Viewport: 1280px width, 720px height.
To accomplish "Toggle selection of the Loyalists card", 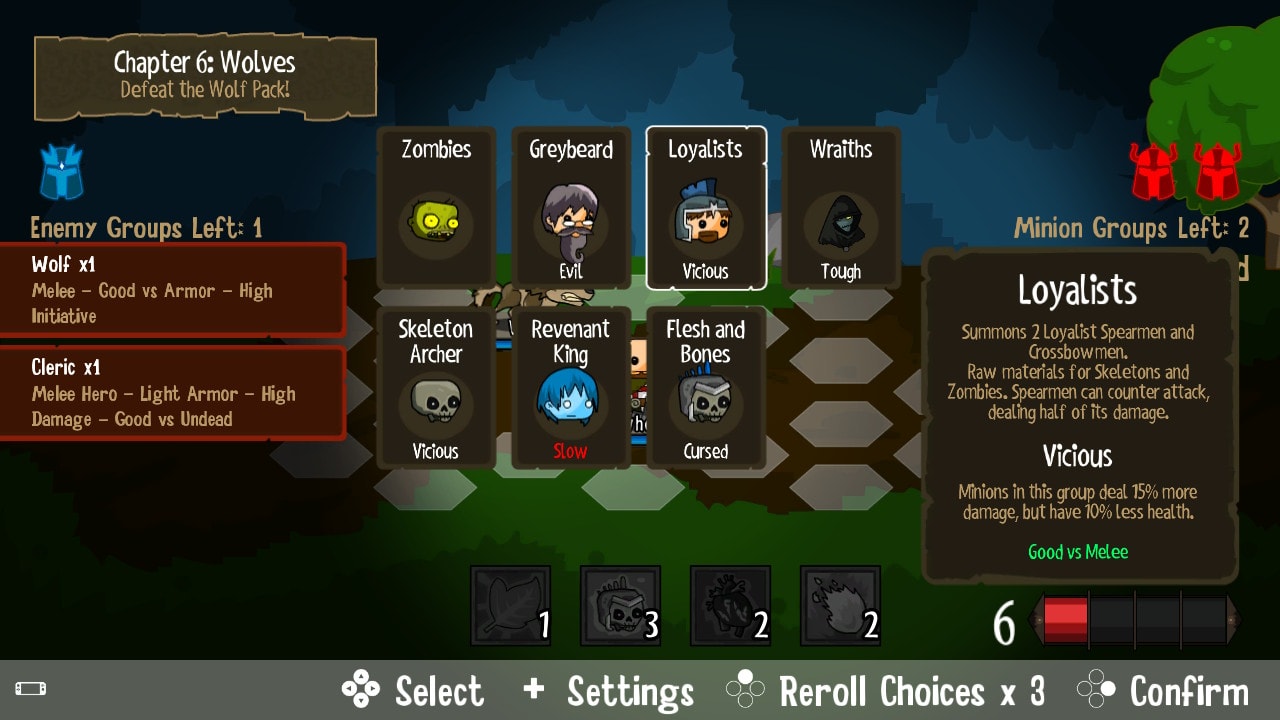I will pyautogui.click(x=706, y=207).
